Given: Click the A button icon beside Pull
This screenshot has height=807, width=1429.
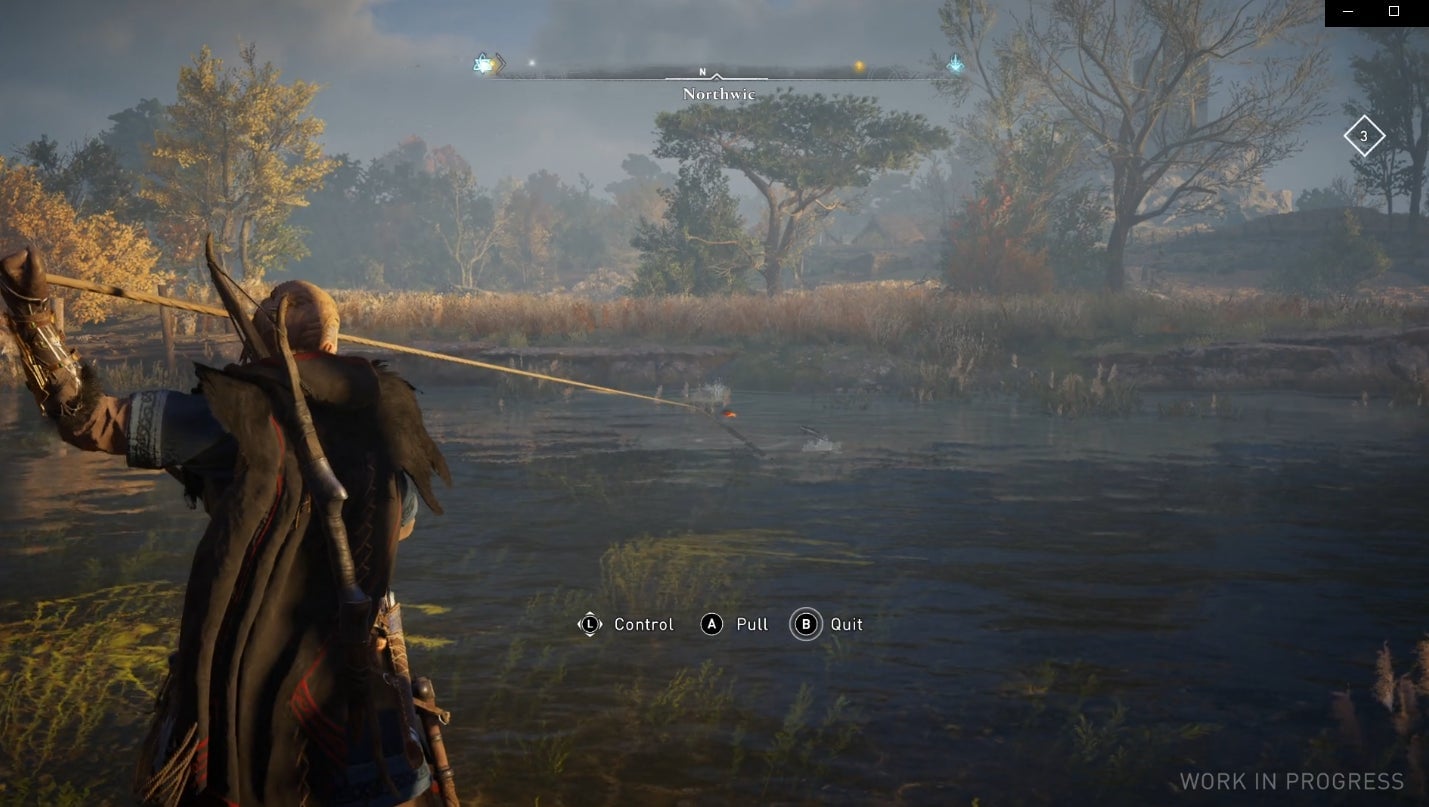Looking at the screenshot, I should [711, 624].
